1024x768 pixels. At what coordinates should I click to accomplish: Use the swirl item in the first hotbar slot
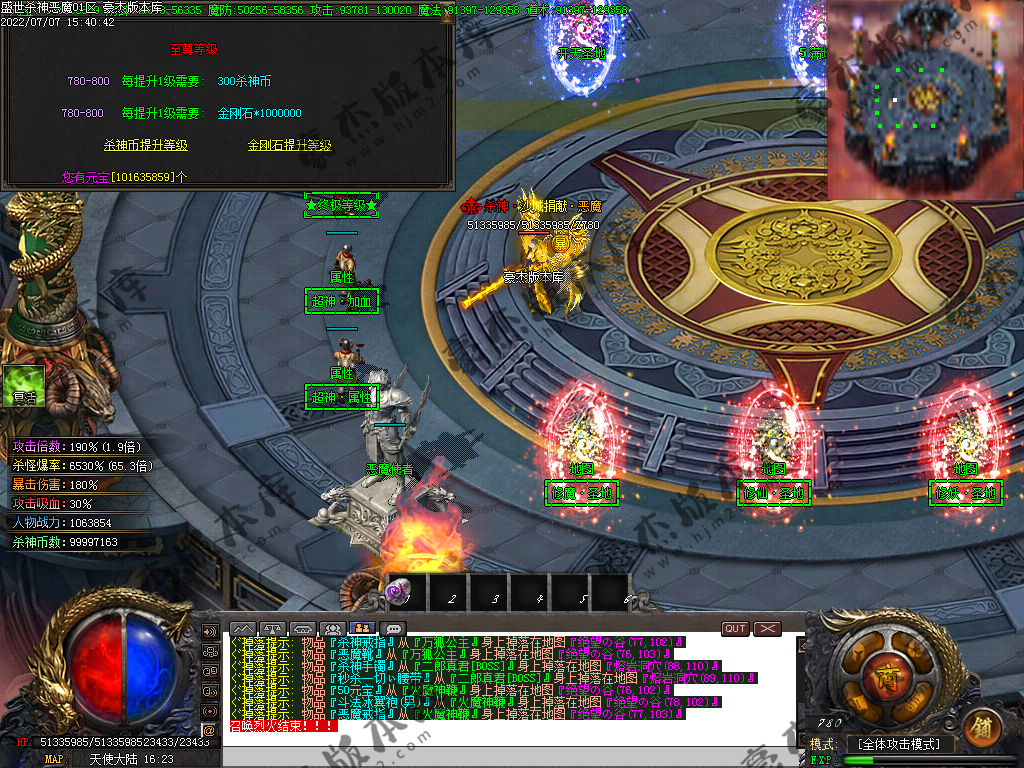[x=399, y=592]
